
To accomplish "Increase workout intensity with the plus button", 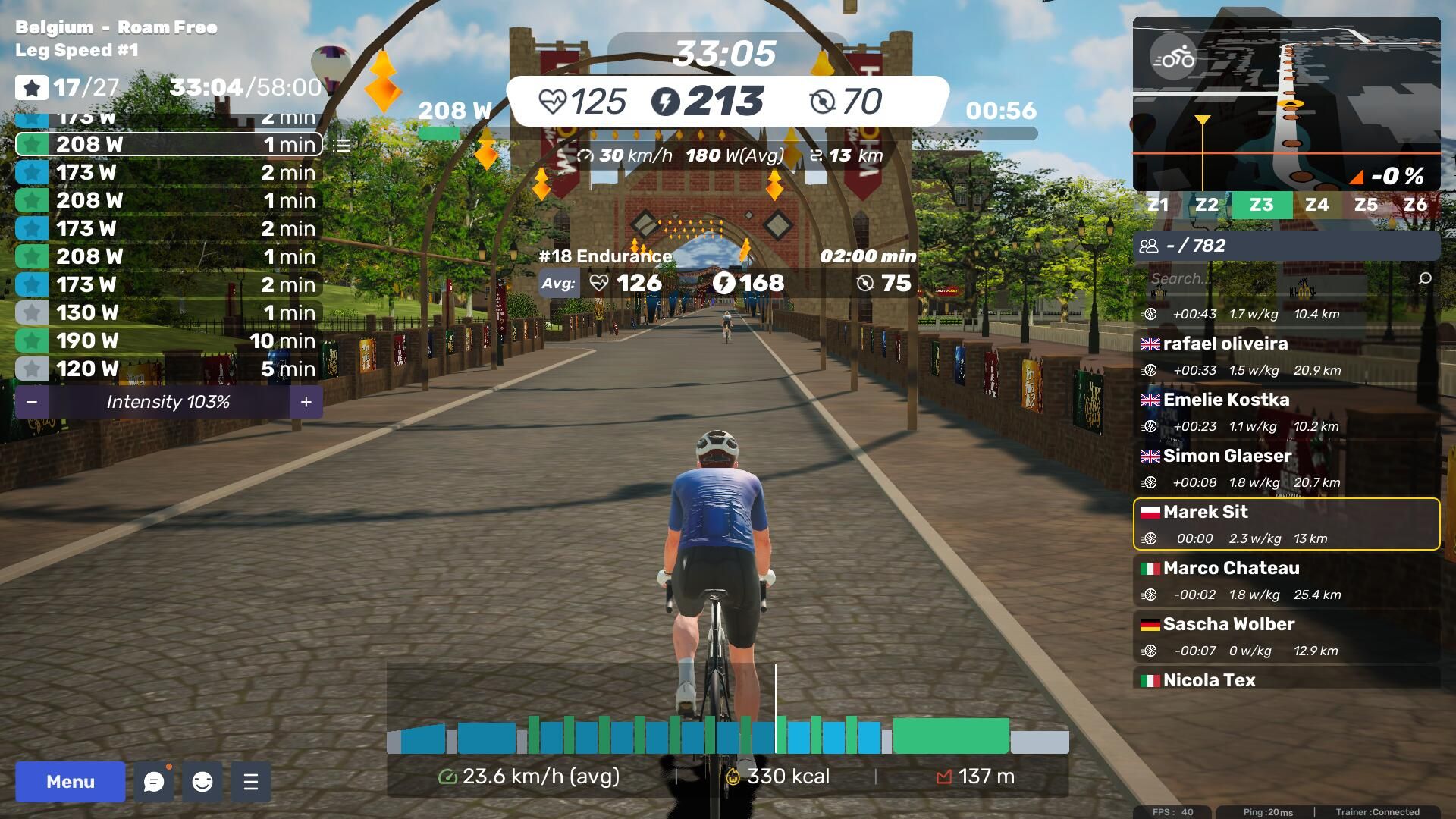I will pos(306,402).
